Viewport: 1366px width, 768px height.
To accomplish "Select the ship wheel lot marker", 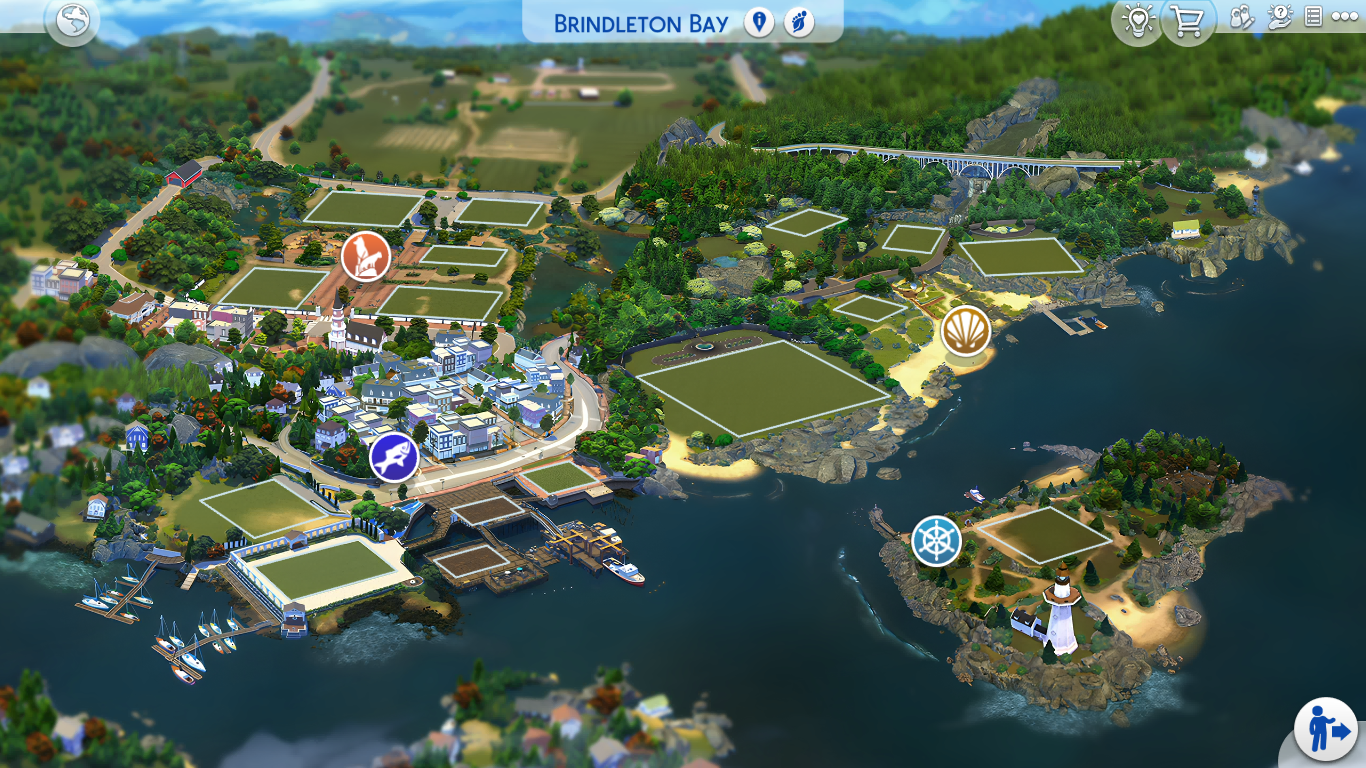I will coord(936,541).
